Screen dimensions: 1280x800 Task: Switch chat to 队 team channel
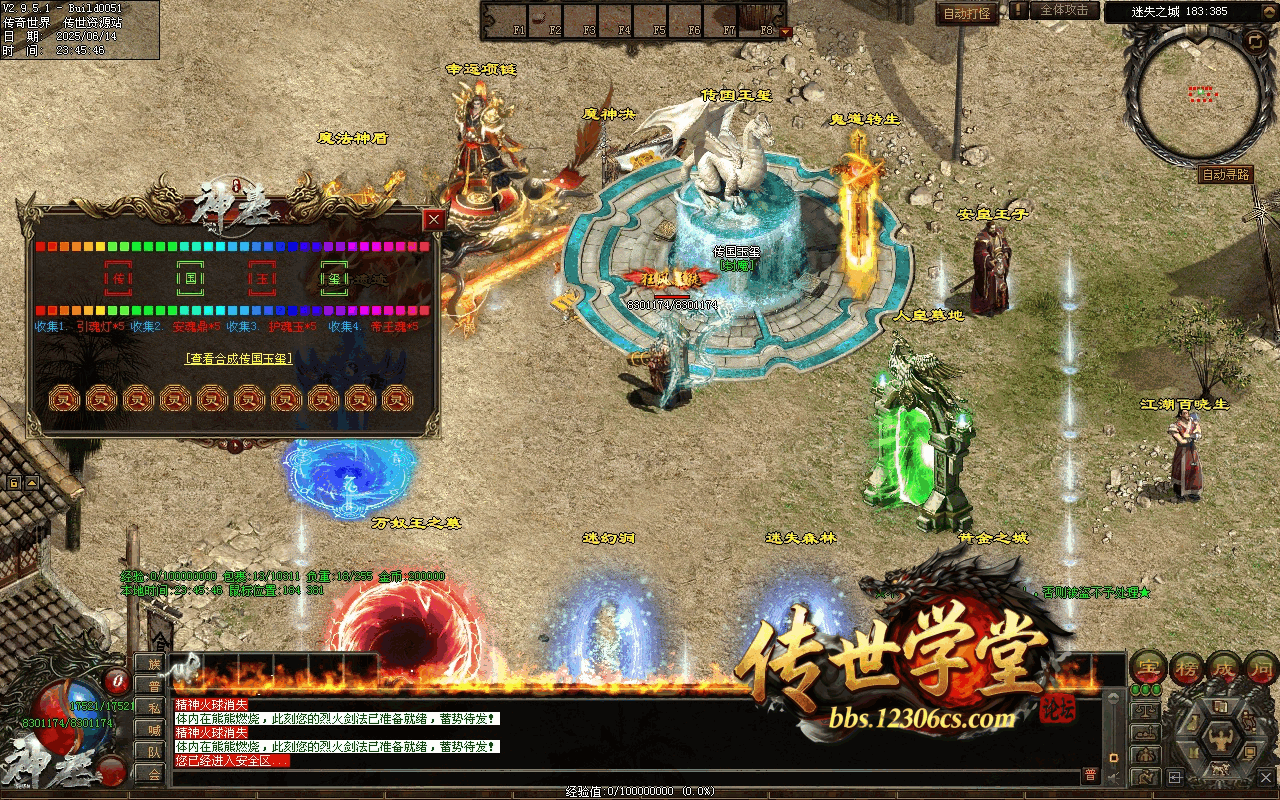pos(153,752)
